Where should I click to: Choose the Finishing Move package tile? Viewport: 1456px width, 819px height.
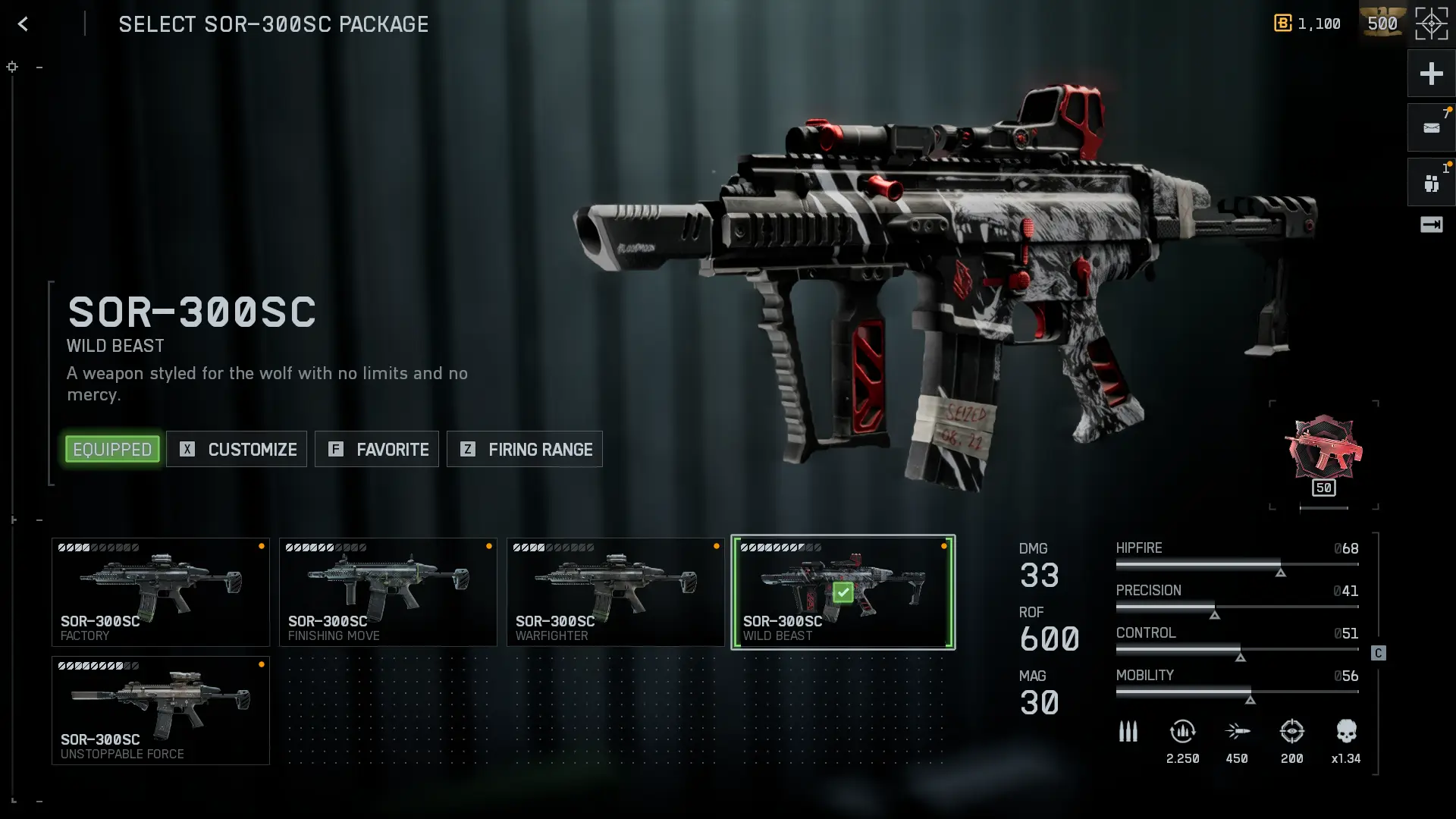point(388,592)
